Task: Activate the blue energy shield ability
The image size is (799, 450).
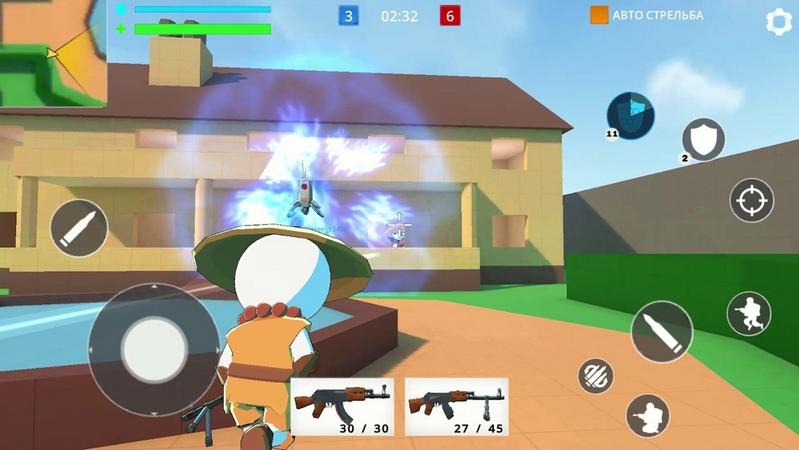Action: tap(630, 115)
